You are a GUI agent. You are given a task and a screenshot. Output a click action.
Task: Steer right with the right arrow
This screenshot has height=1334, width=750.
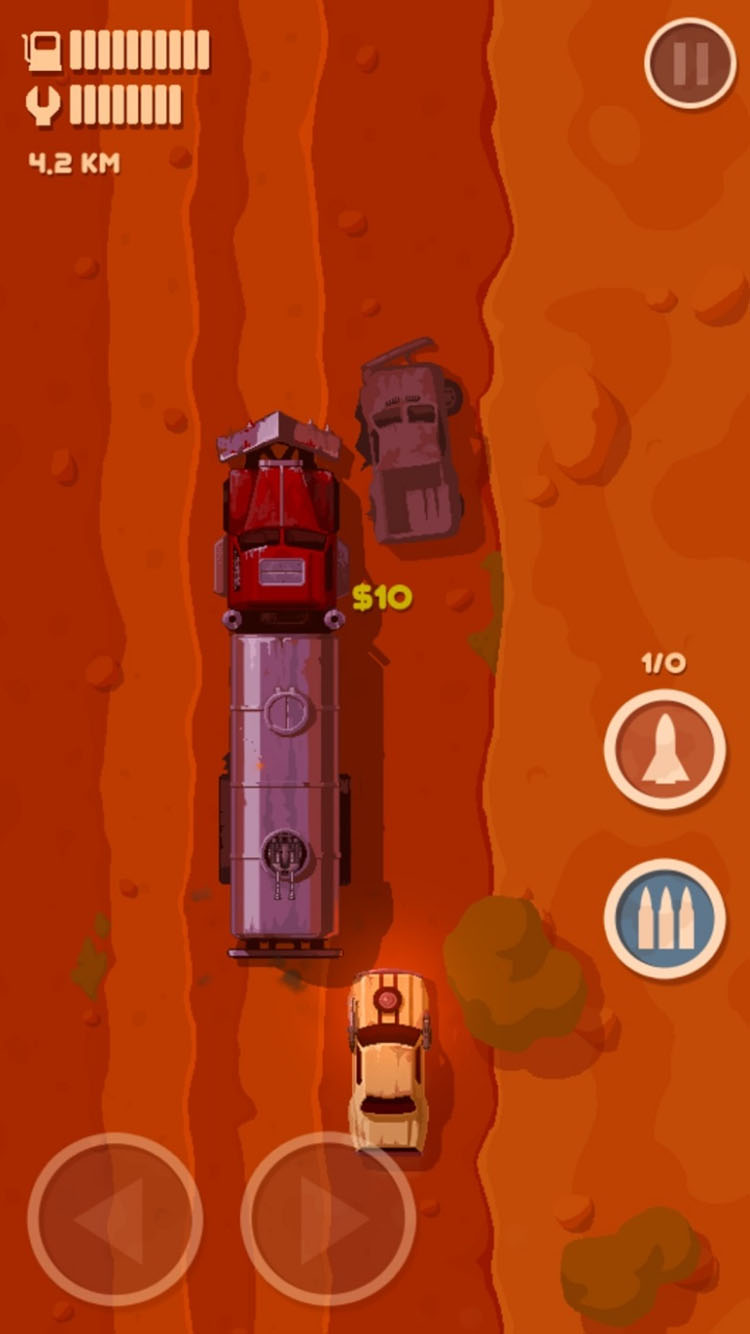point(328,1219)
